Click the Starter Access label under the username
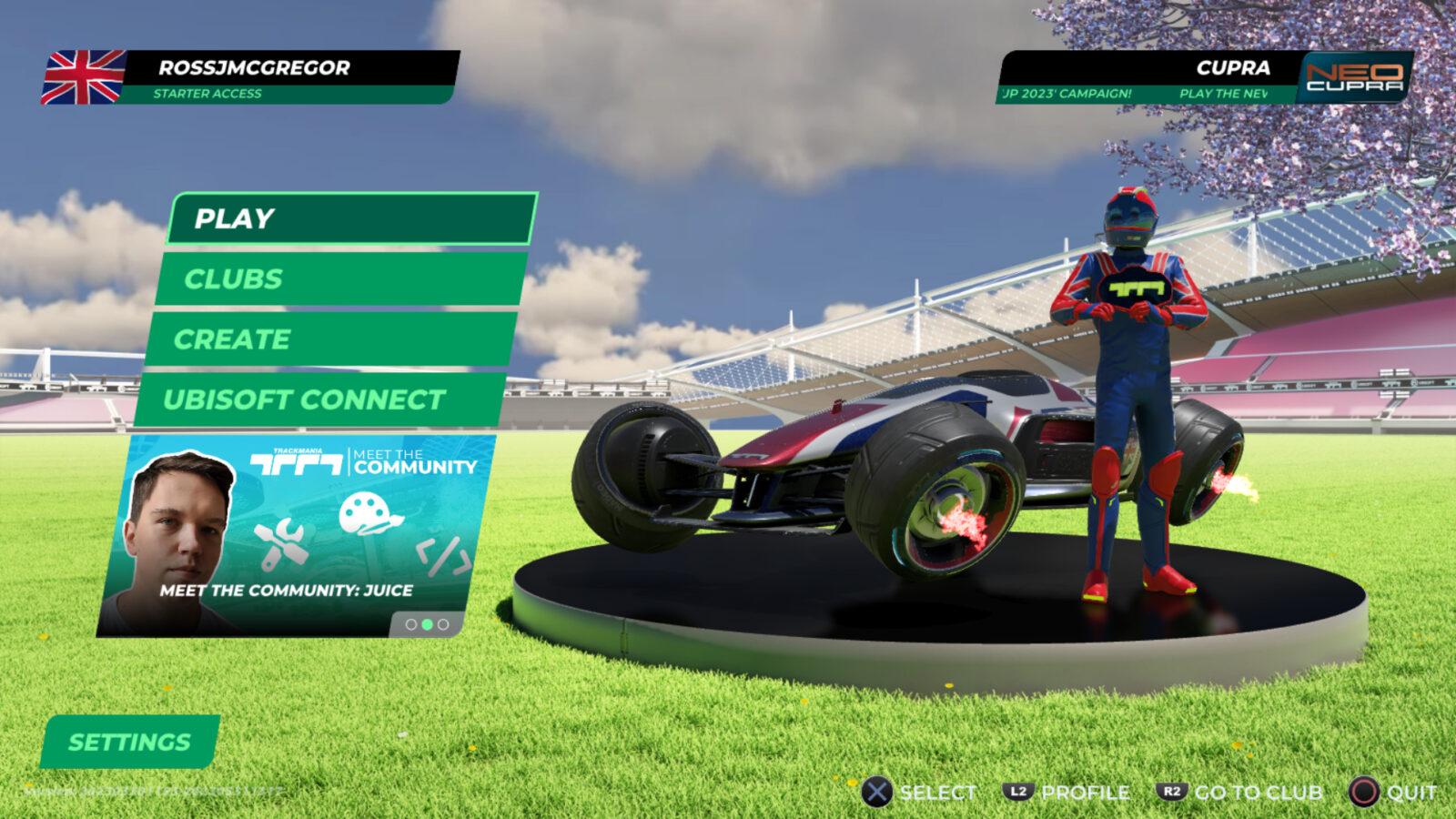1456x819 pixels. (x=207, y=93)
